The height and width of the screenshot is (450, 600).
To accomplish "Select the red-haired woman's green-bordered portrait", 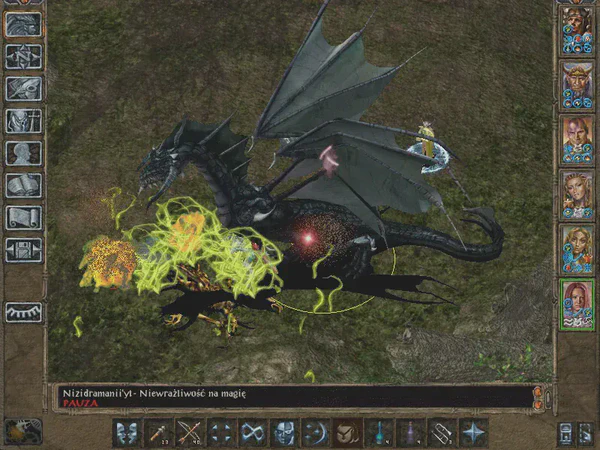I will tap(577, 301).
